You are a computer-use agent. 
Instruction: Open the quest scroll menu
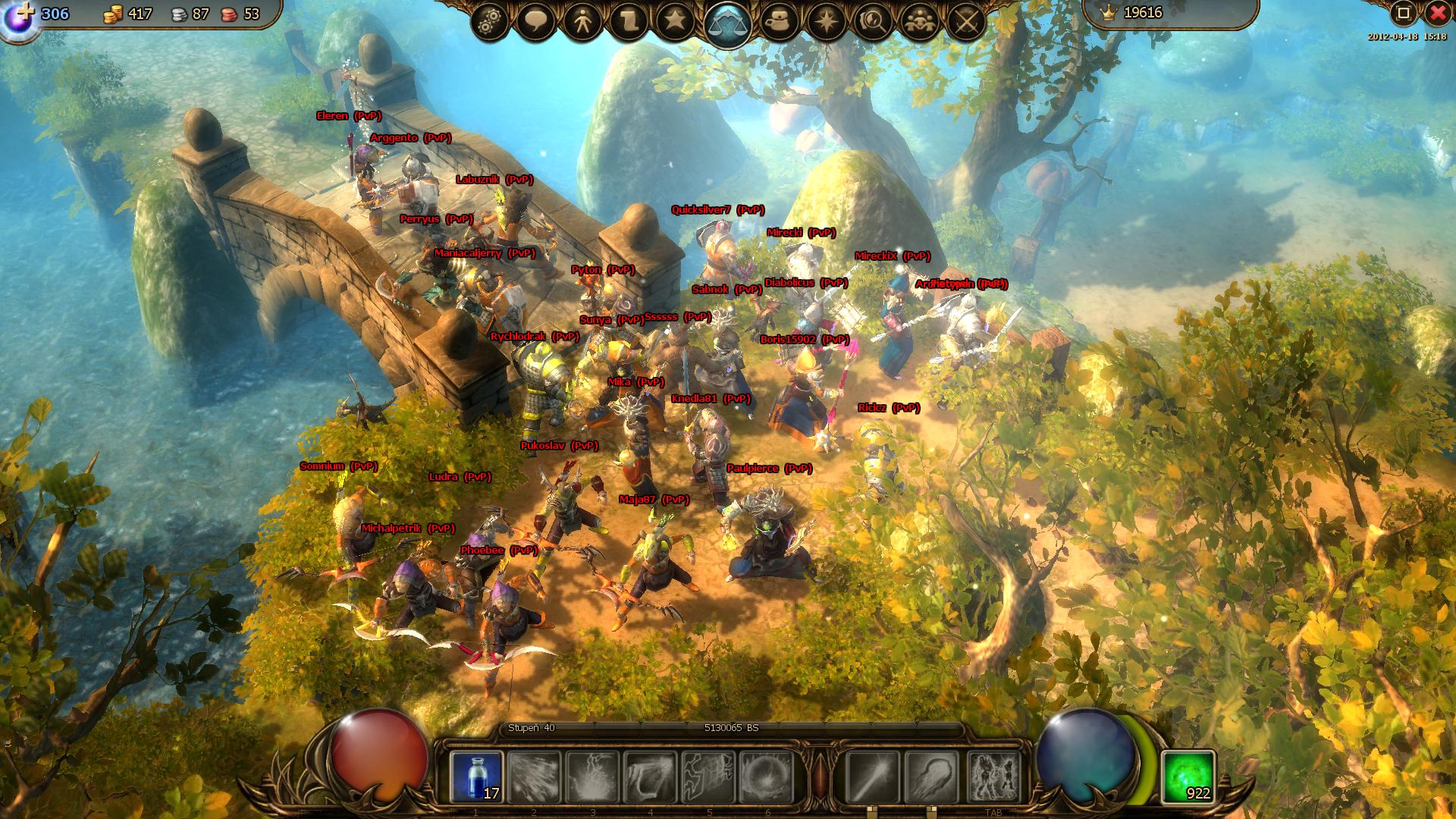pyautogui.click(x=629, y=22)
